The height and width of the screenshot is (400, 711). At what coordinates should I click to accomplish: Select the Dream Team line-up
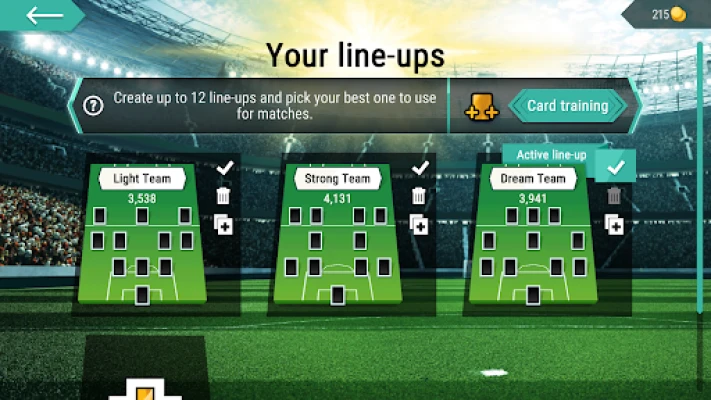pos(533,235)
